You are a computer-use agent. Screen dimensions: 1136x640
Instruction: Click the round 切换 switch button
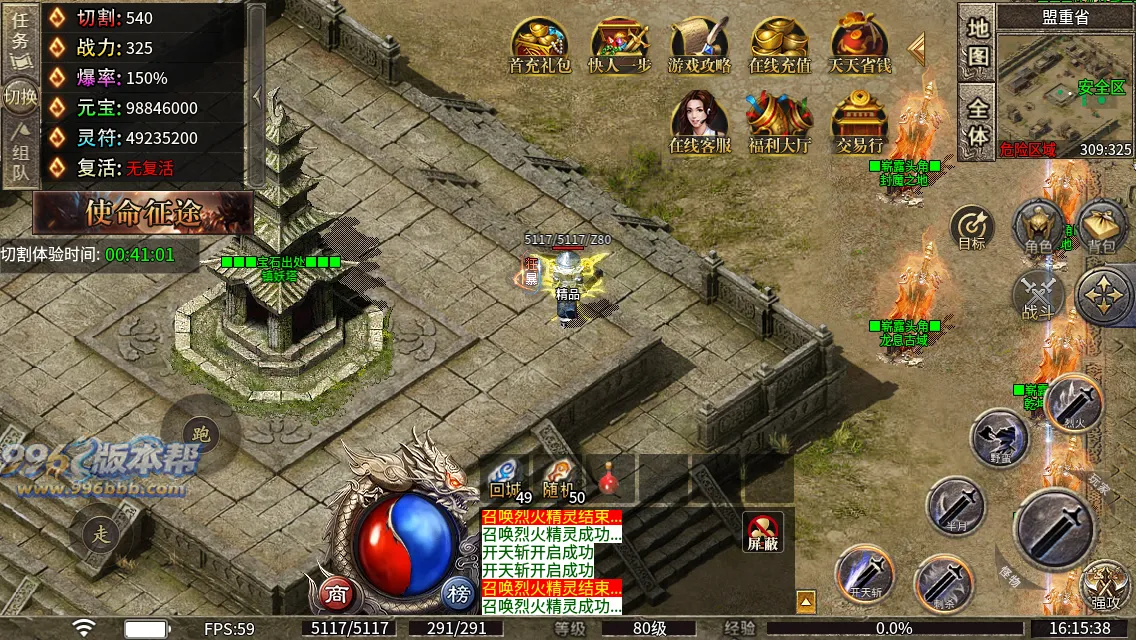20,96
